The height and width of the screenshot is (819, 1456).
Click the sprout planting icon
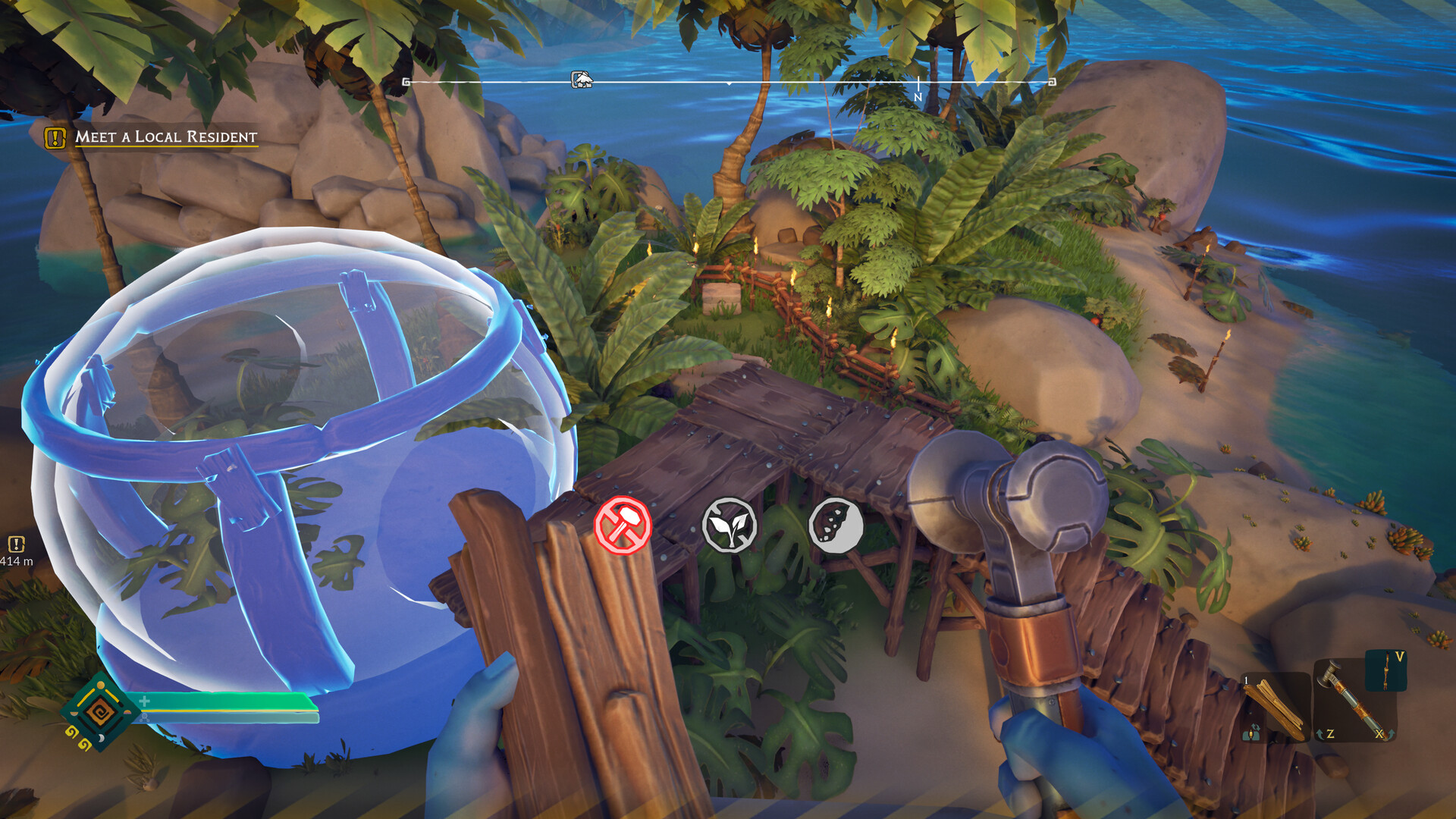coord(730,523)
